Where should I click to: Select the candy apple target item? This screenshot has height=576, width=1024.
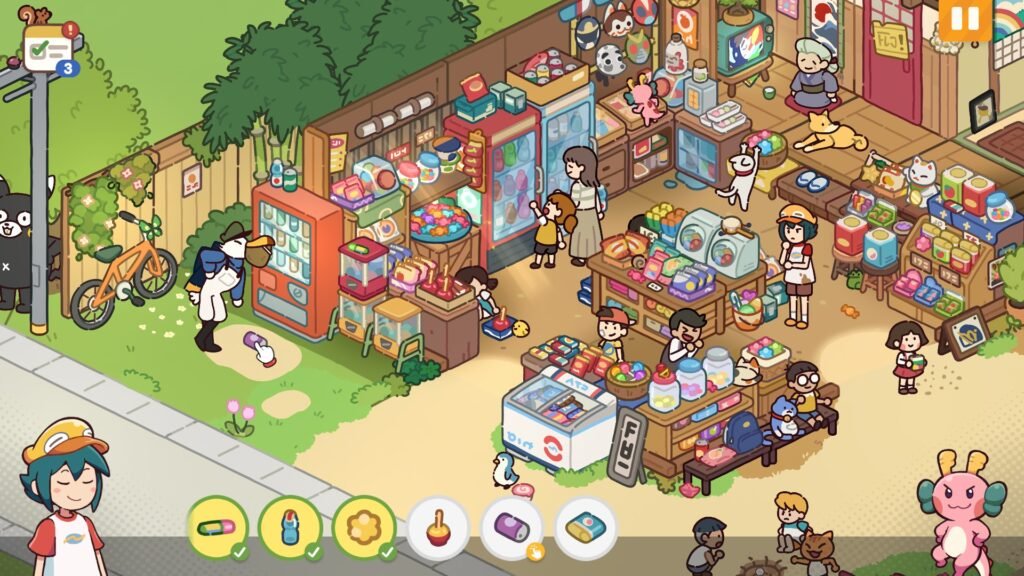(437, 526)
